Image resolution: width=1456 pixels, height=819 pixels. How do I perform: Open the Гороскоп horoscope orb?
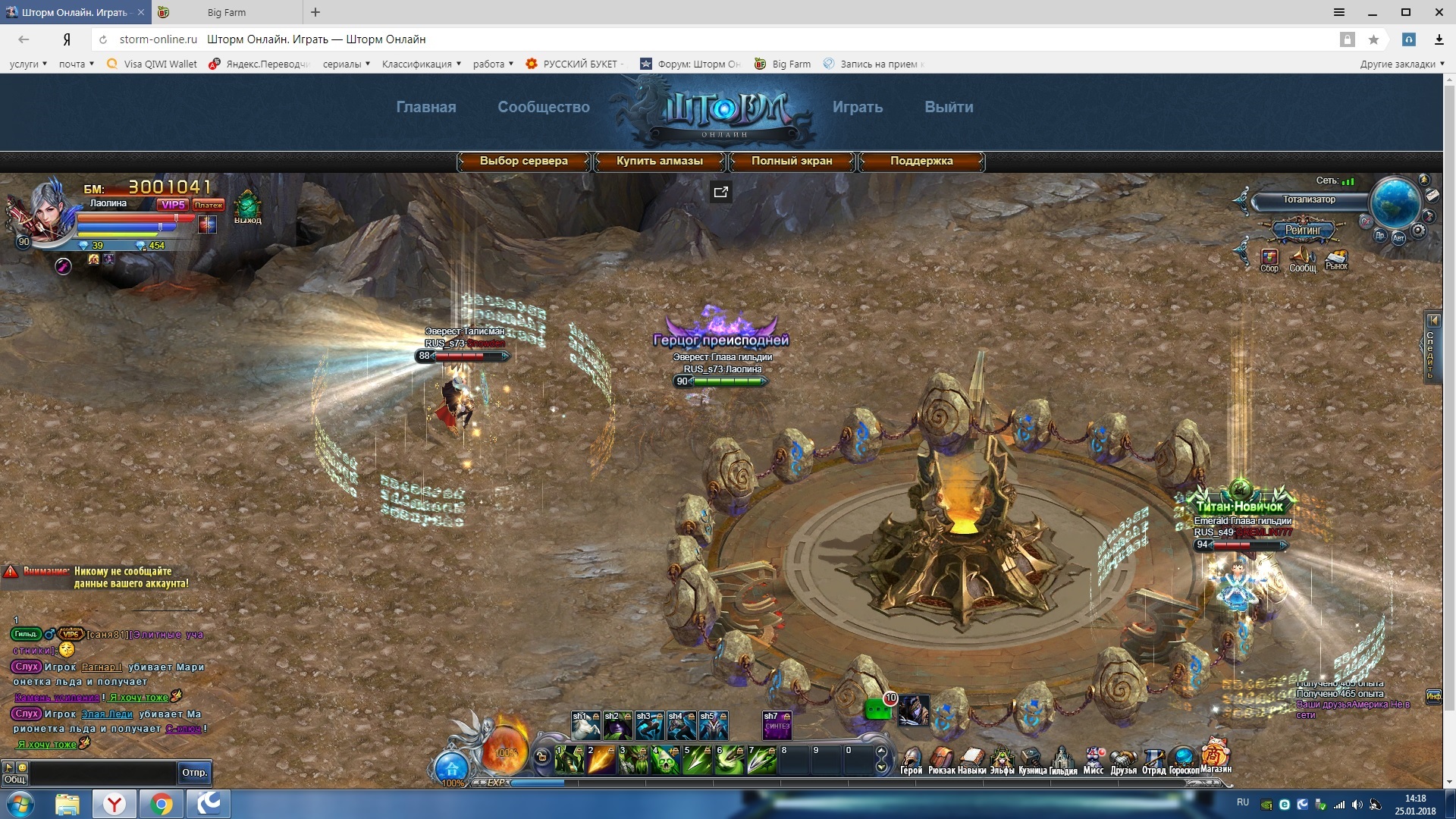1184,758
